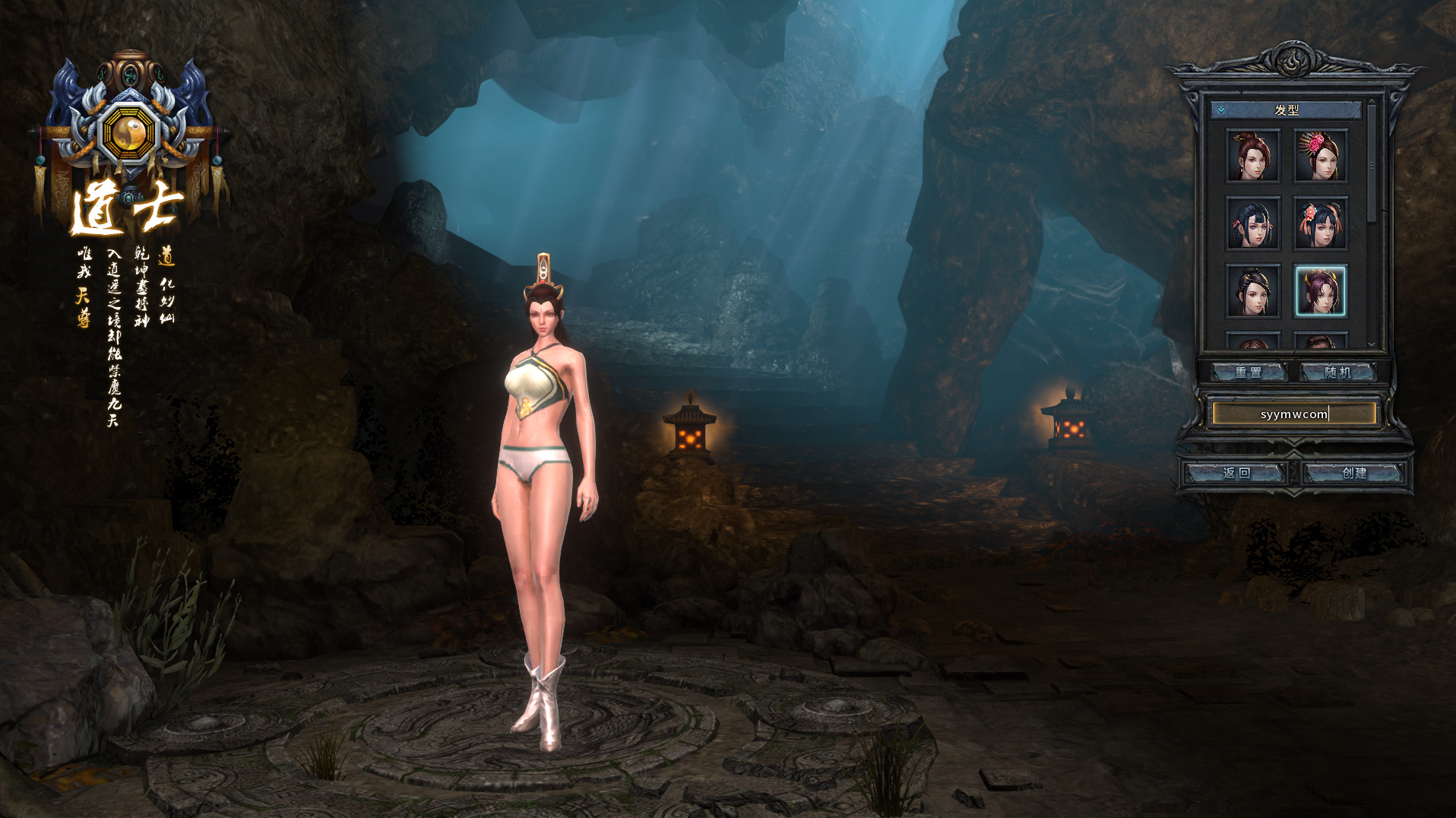Select the highlighted purple hair with golden horns
This screenshot has width=1456, height=818.
[1320, 290]
